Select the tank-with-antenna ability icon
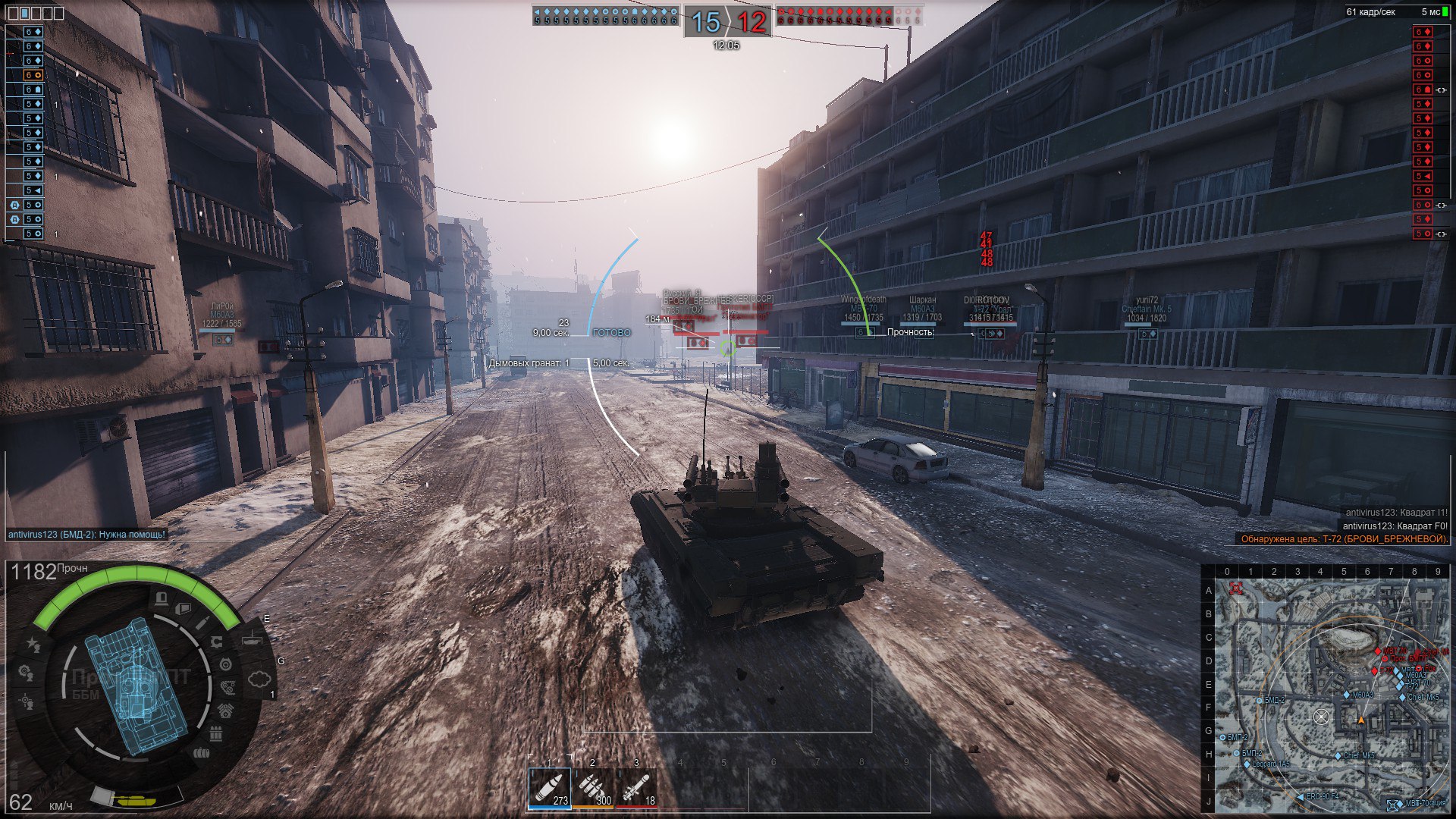Image resolution: width=1456 pixels, height=819 pixels. [253, 639]
